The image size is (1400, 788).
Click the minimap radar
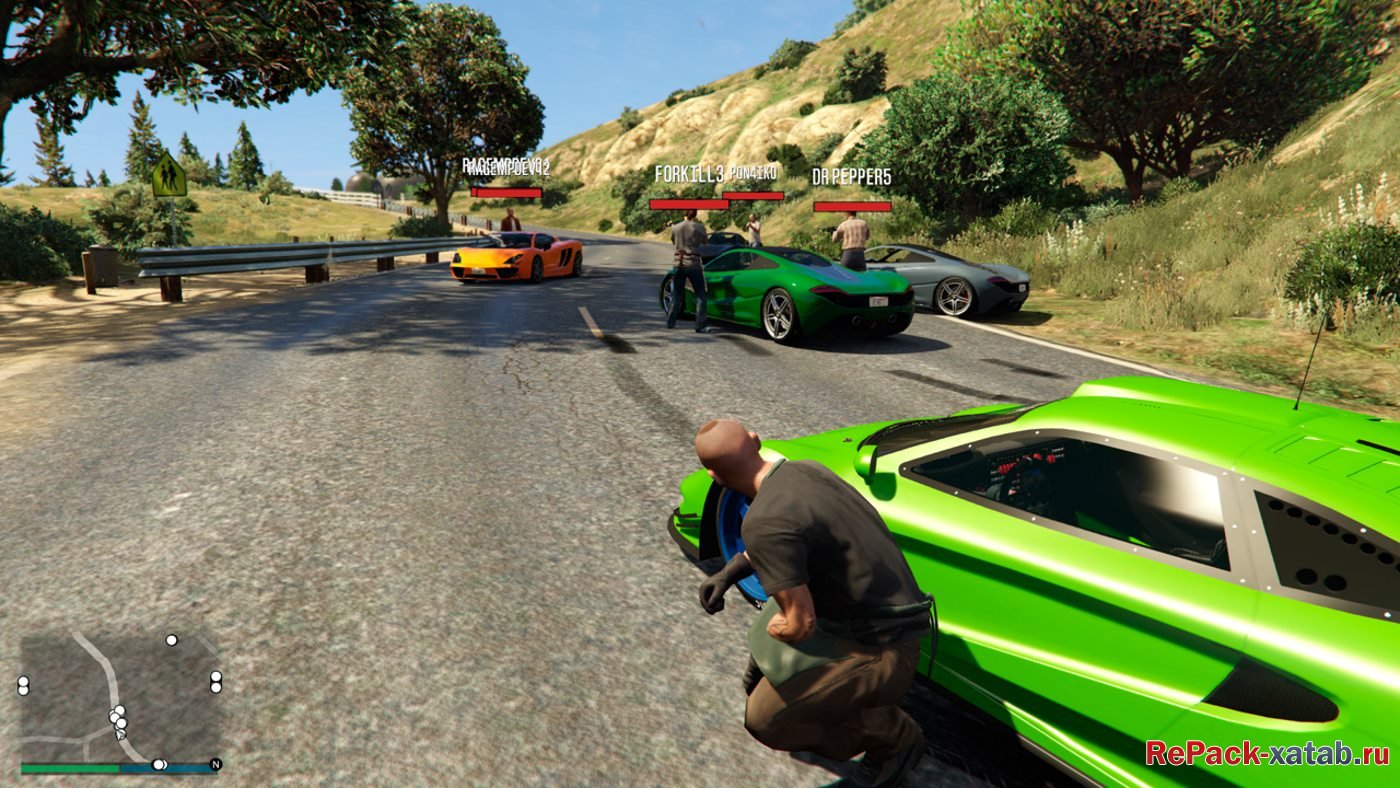[120, 698]
